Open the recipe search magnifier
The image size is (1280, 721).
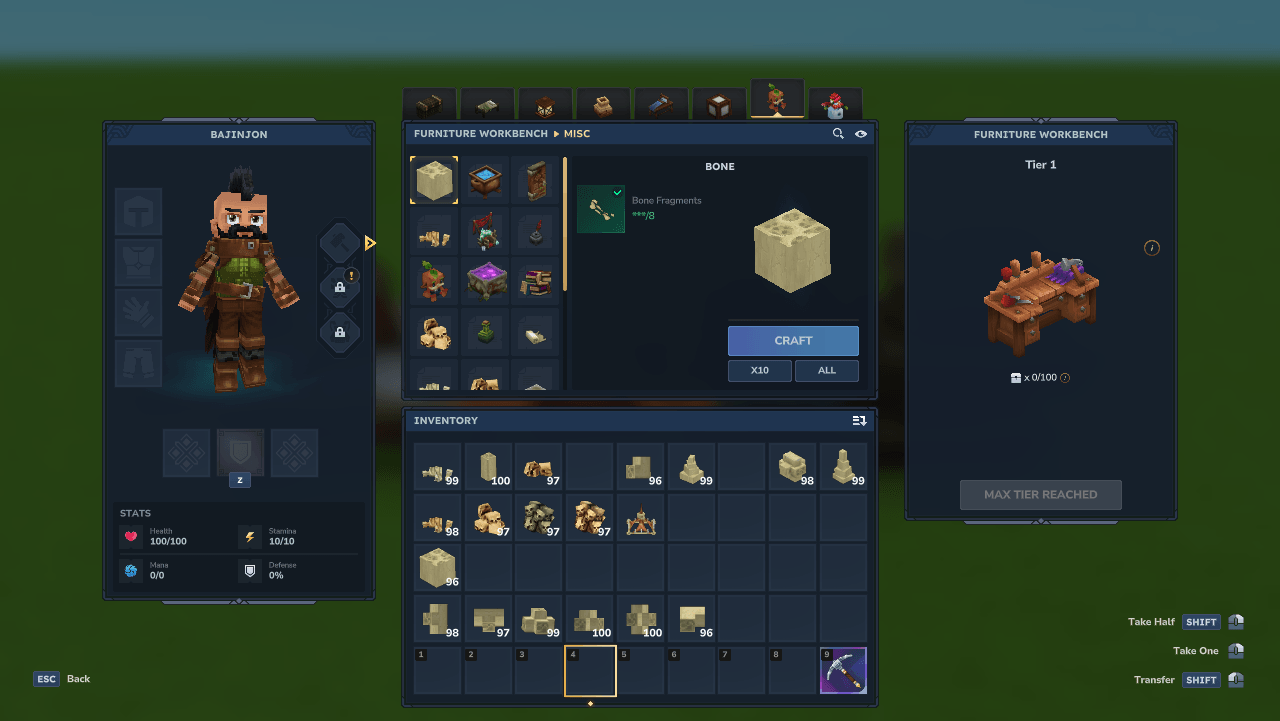(x=838, y=133)
